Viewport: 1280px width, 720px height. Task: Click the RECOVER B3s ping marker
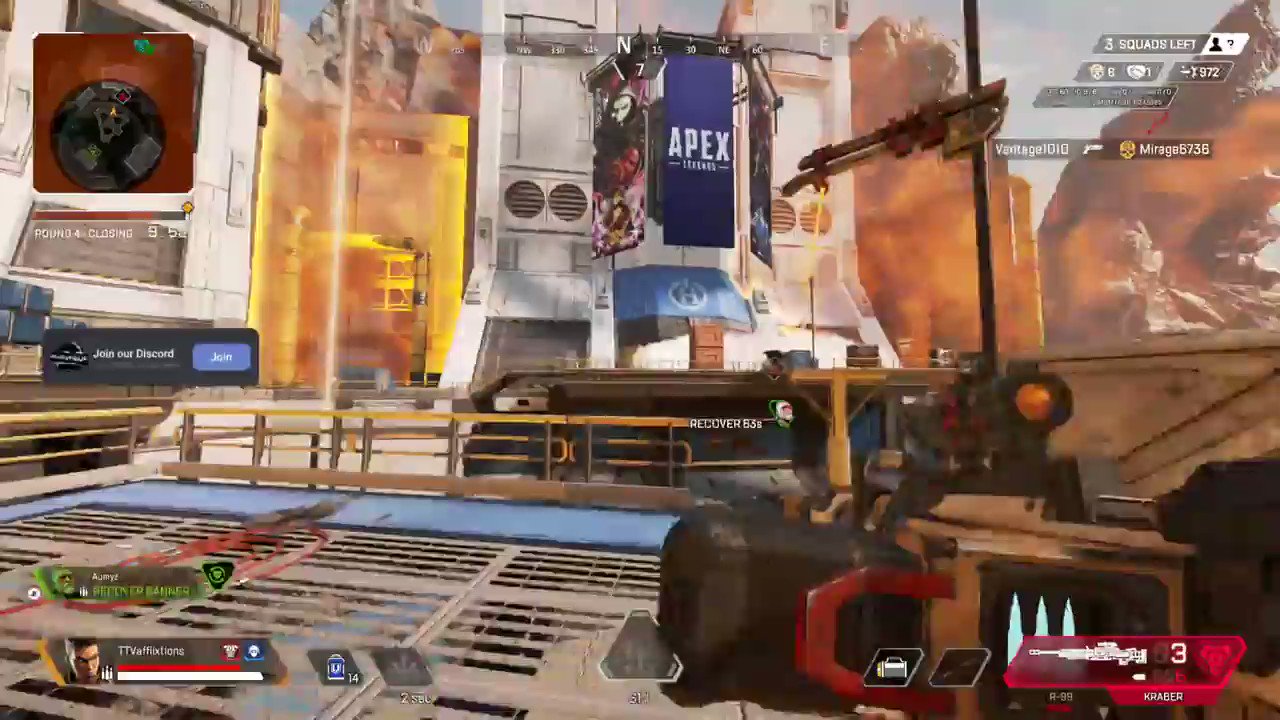(726, 423)
